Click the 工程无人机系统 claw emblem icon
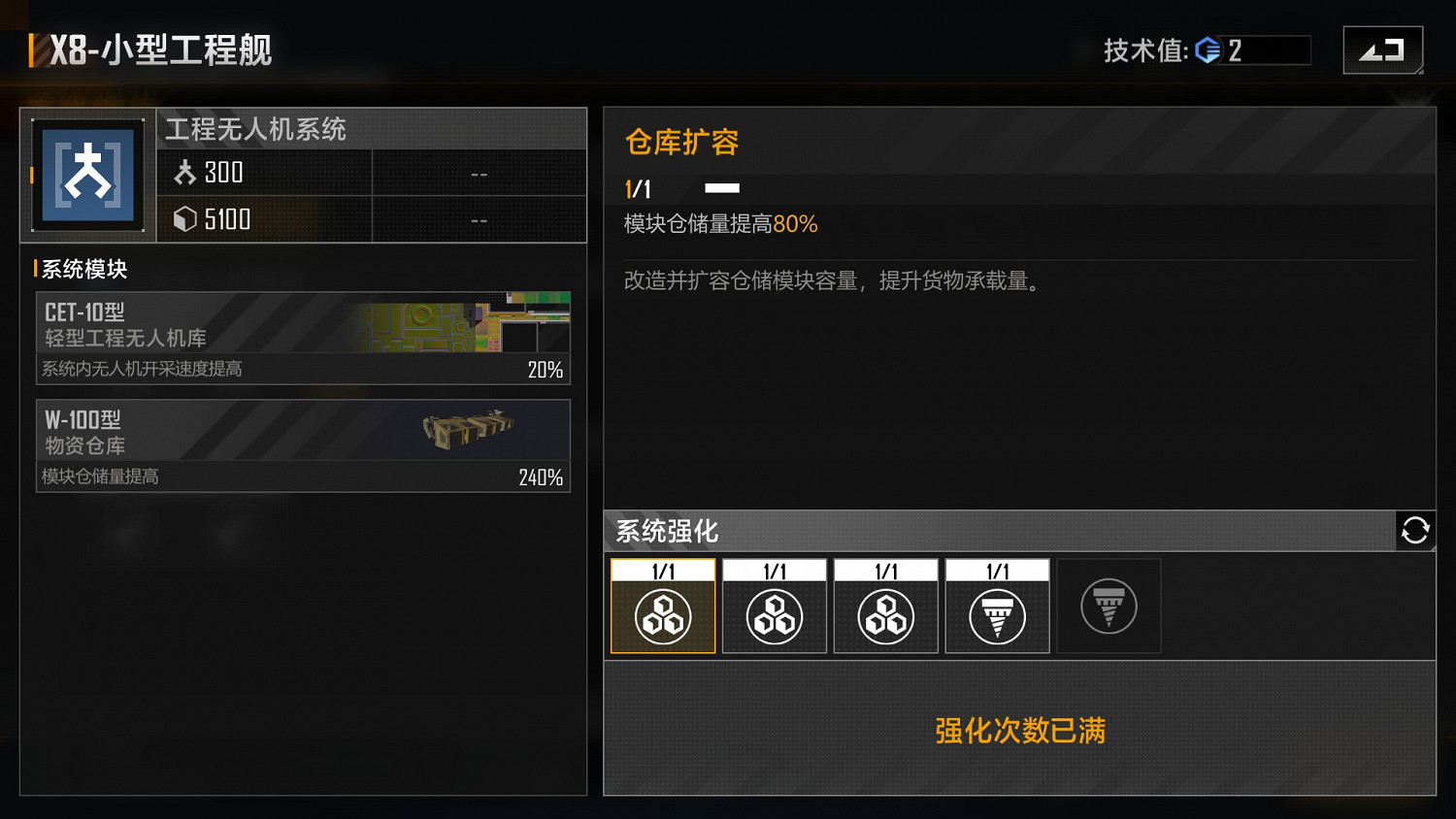The width and height of the screenshot is (1456, 819). click(86, 175)
